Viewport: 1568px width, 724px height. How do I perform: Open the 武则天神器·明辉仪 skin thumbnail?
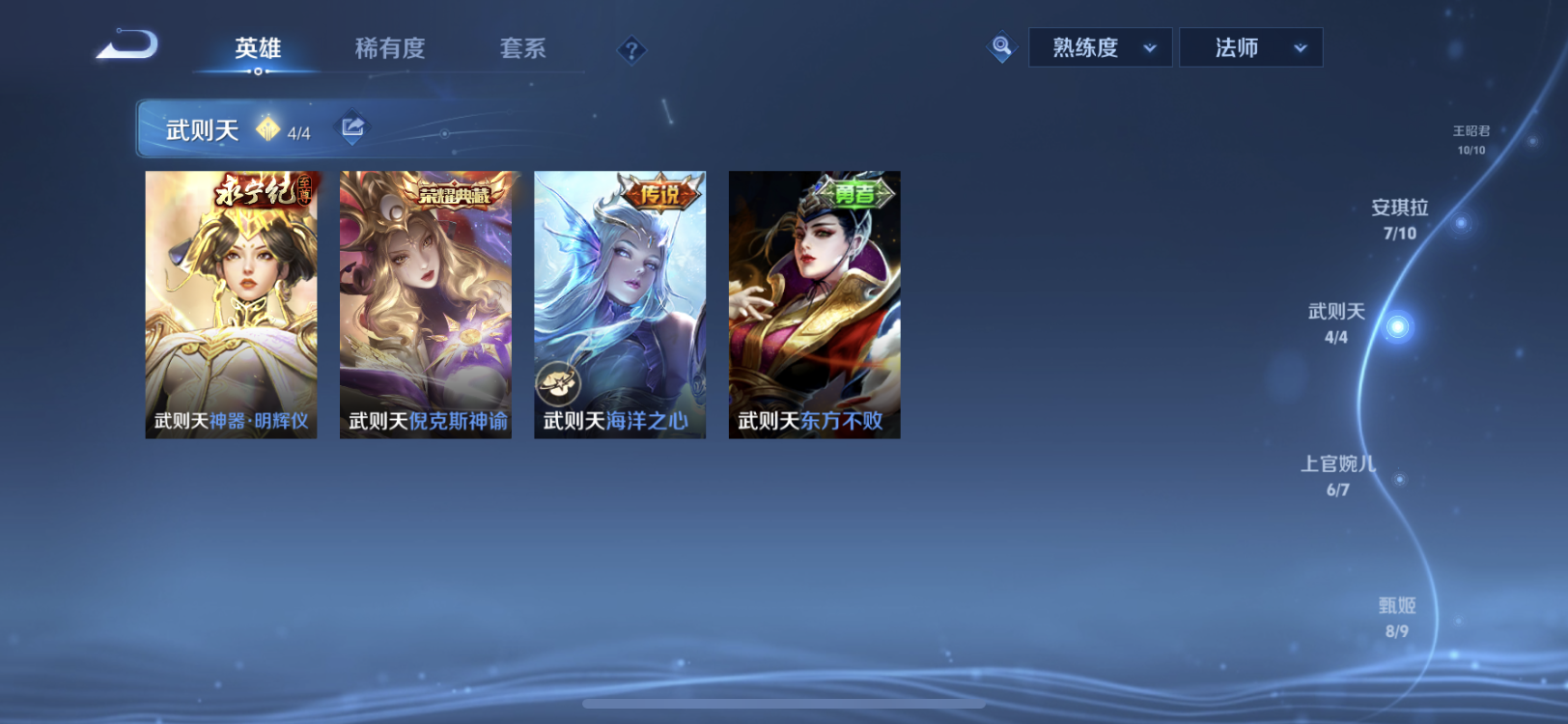coord(230,304)
